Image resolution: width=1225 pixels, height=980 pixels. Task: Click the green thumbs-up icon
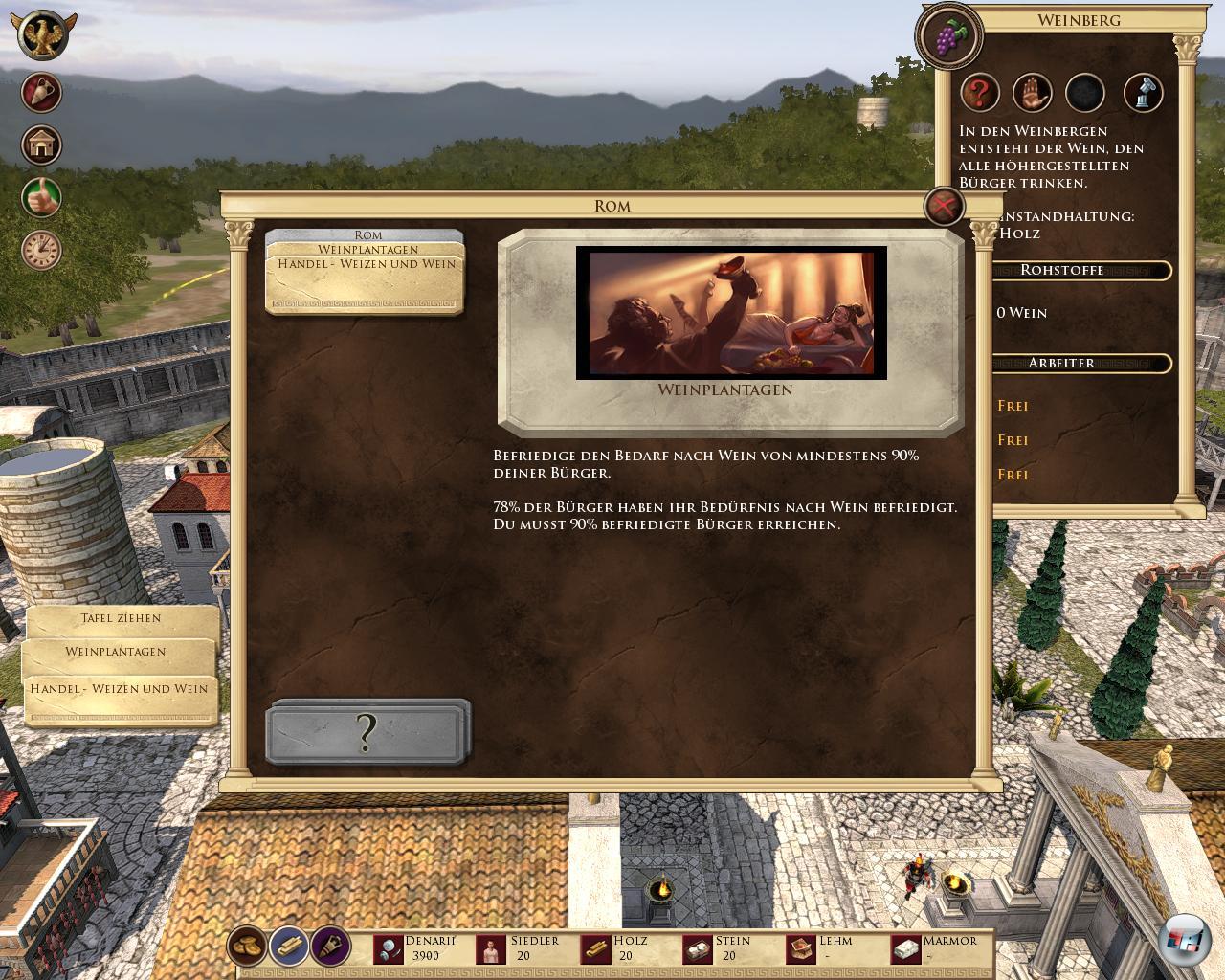point(41,198)
